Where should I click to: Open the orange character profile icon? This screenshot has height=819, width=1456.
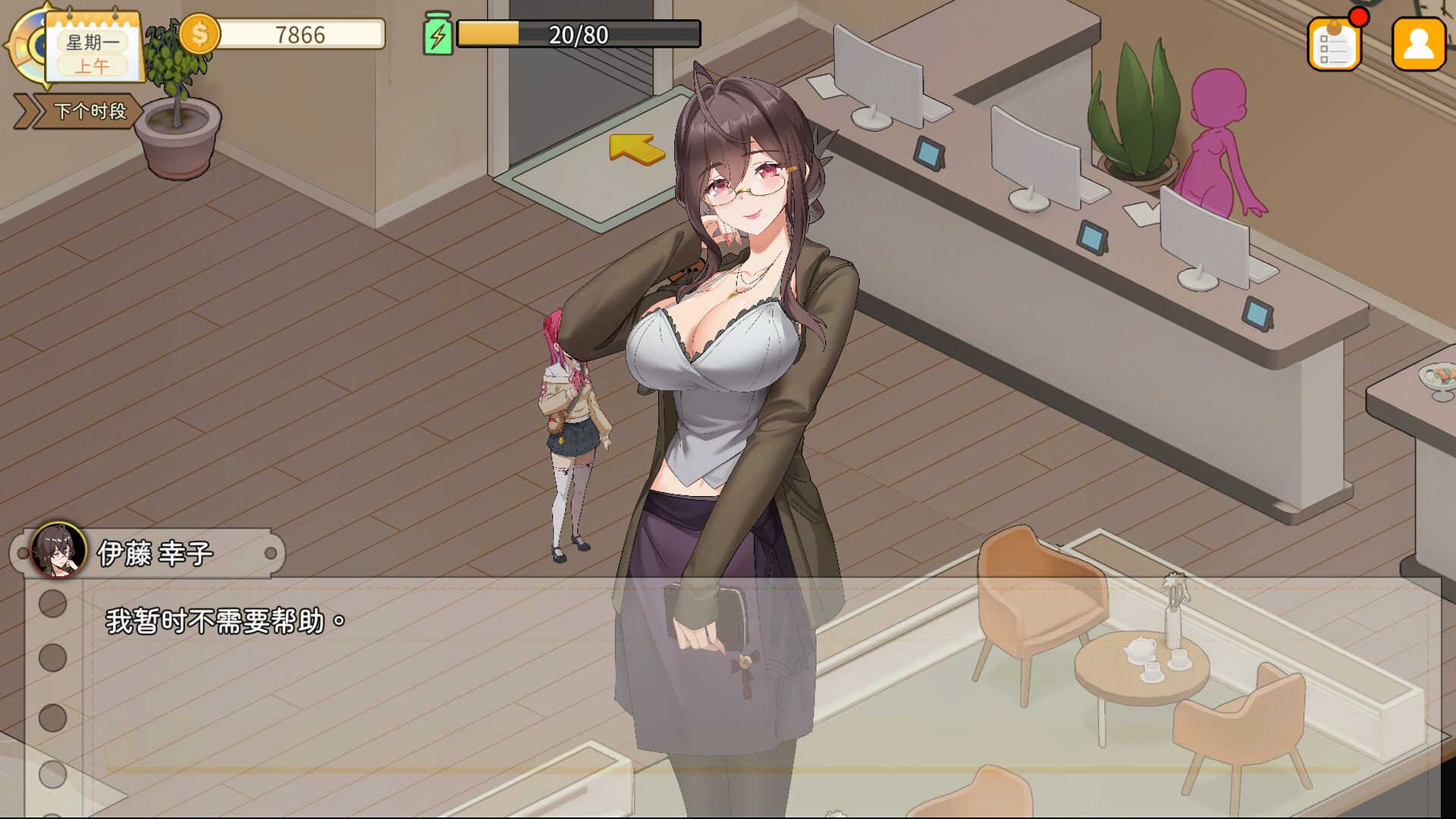tap(1417, 43)
